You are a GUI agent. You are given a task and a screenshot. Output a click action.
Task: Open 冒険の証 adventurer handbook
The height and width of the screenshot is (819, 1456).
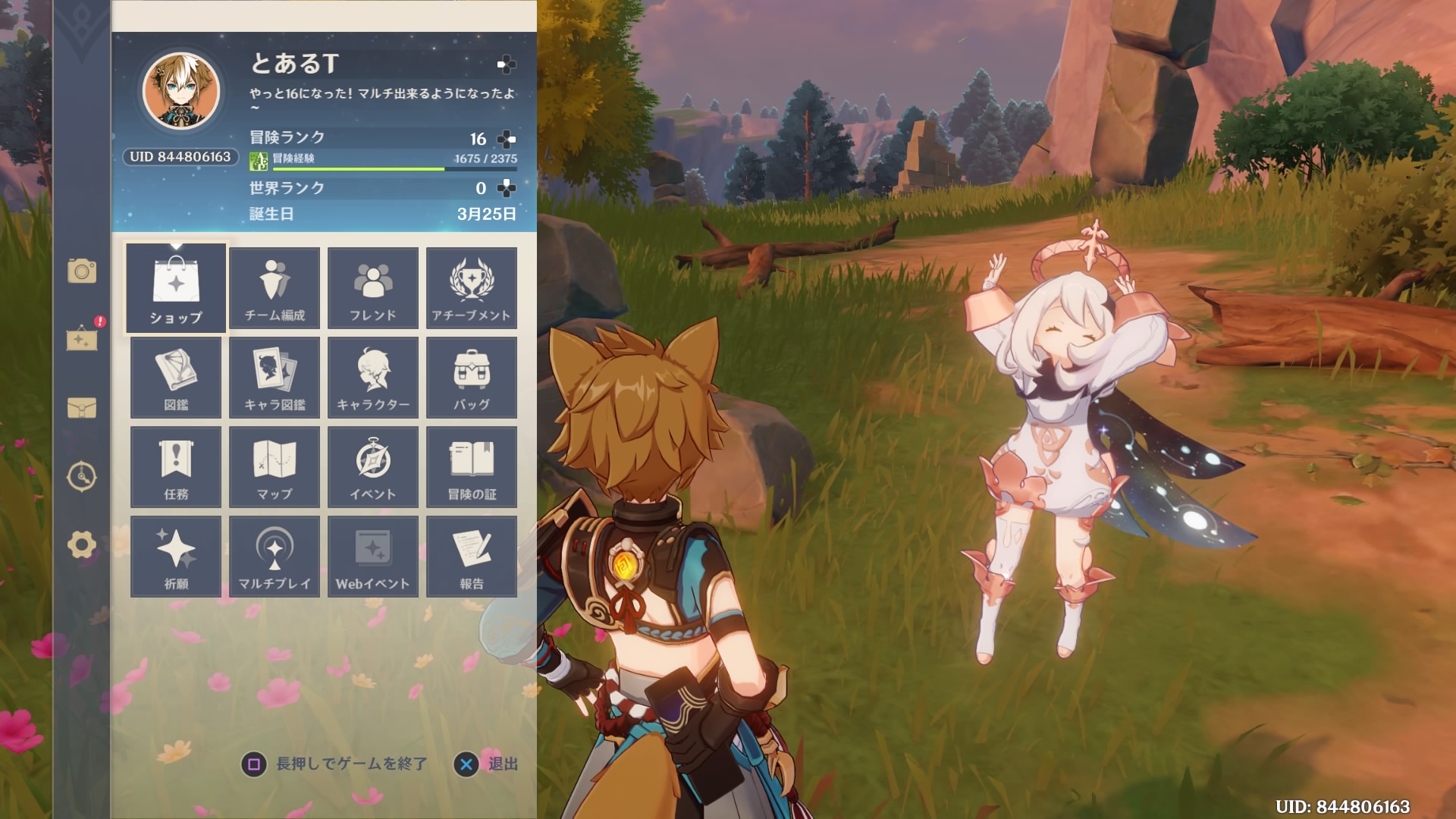click(x=472, y=467)
